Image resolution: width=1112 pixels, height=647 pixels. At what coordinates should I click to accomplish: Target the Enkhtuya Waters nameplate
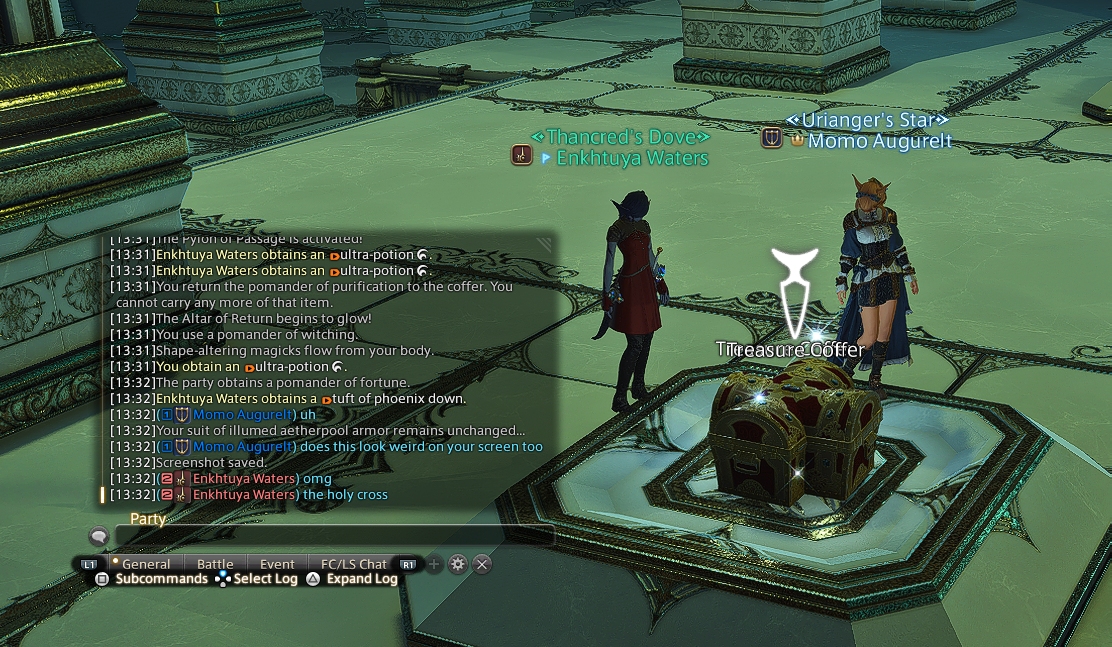click(632, 158)
